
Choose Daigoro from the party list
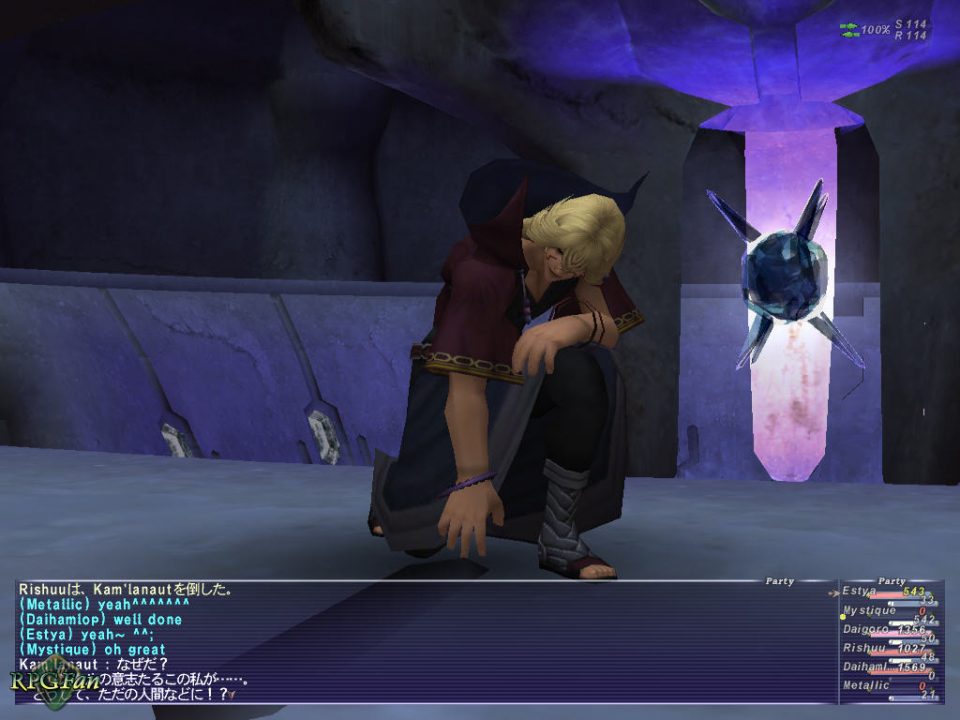click(886, 630)
